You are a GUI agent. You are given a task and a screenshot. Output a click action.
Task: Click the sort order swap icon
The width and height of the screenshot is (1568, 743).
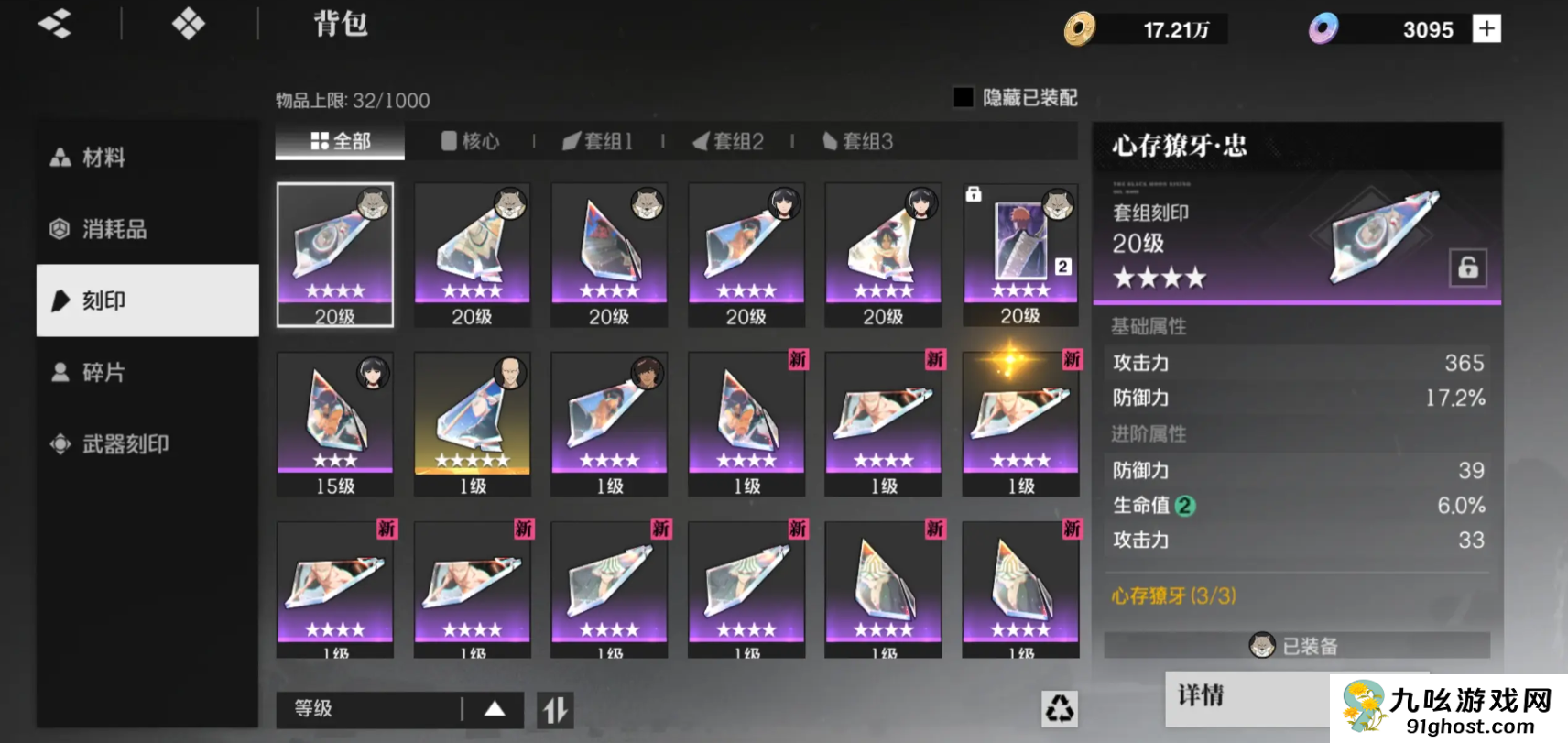[x=553, y=708]
